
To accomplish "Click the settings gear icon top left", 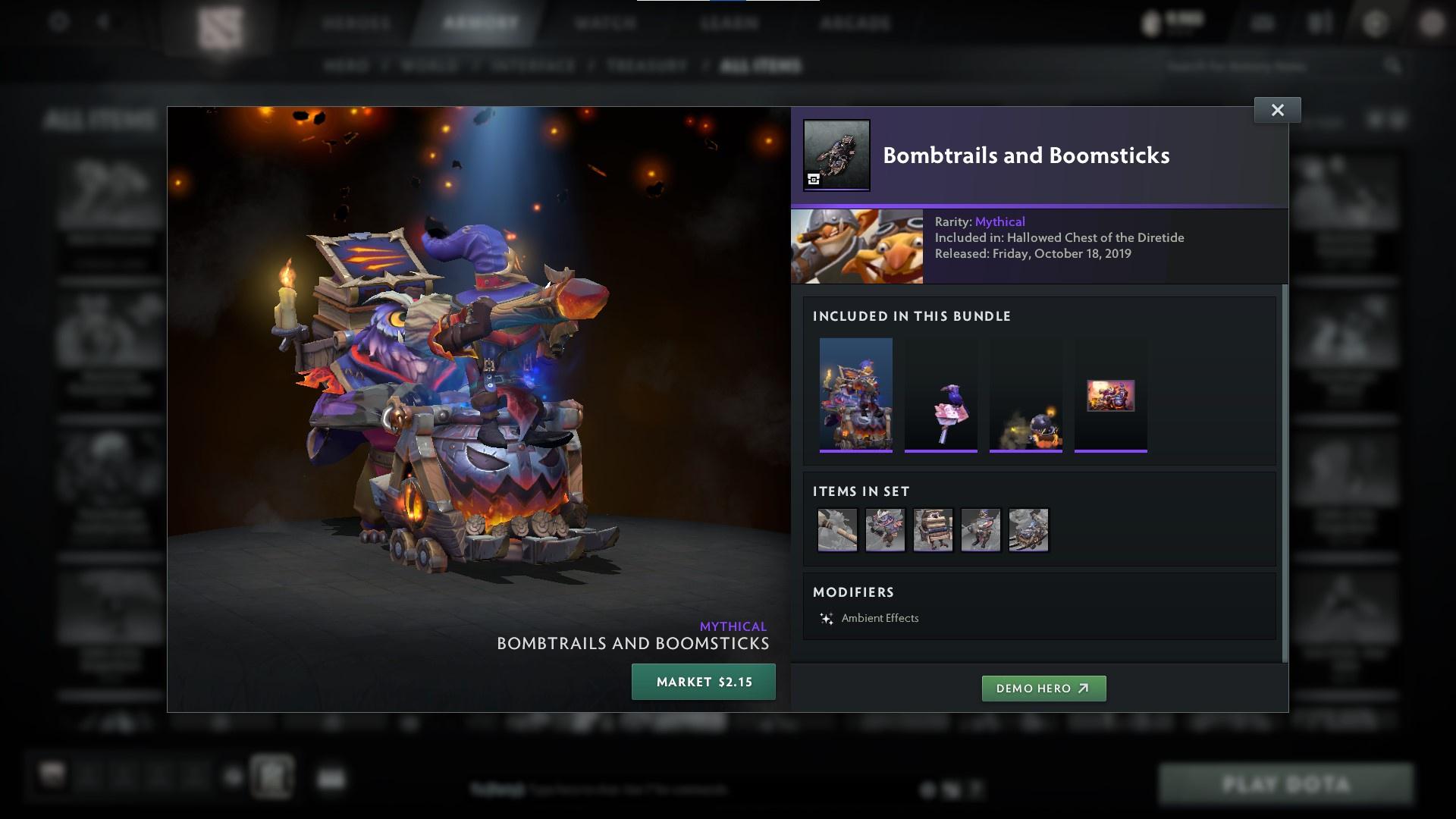I will point(56,21).
